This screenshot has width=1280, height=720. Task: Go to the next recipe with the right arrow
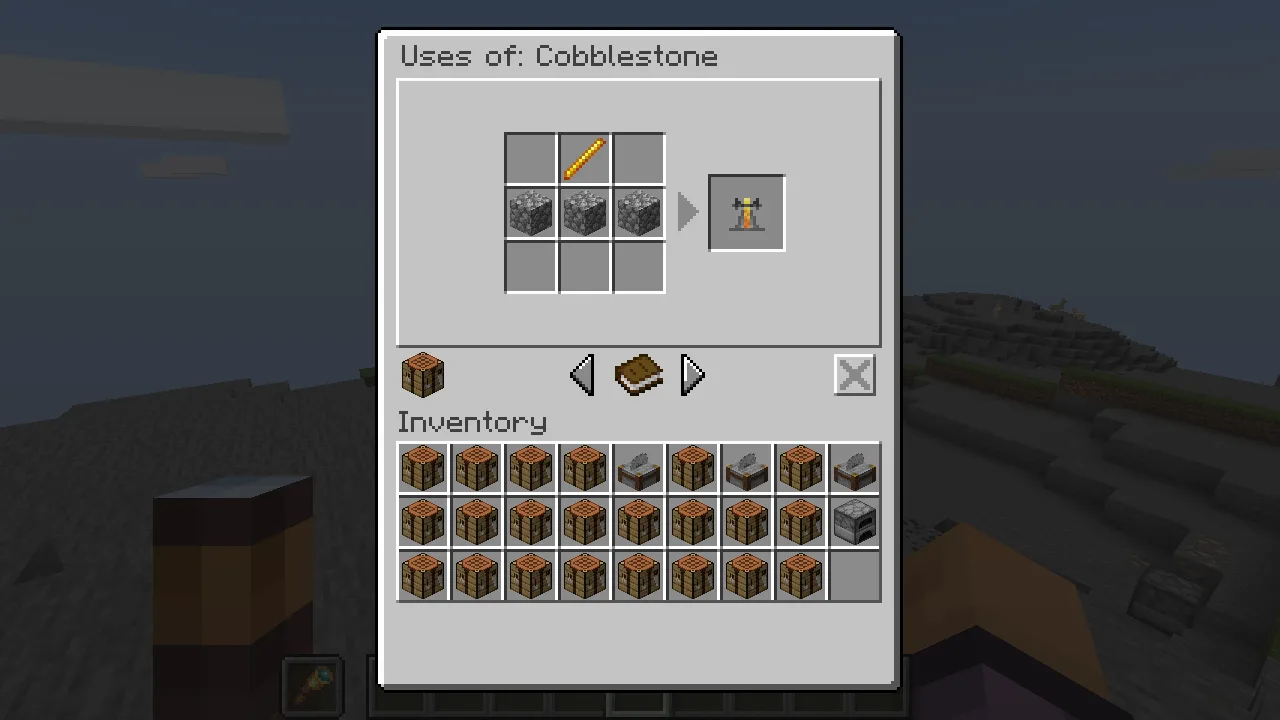pyautogui.click(x=692, y=375)
